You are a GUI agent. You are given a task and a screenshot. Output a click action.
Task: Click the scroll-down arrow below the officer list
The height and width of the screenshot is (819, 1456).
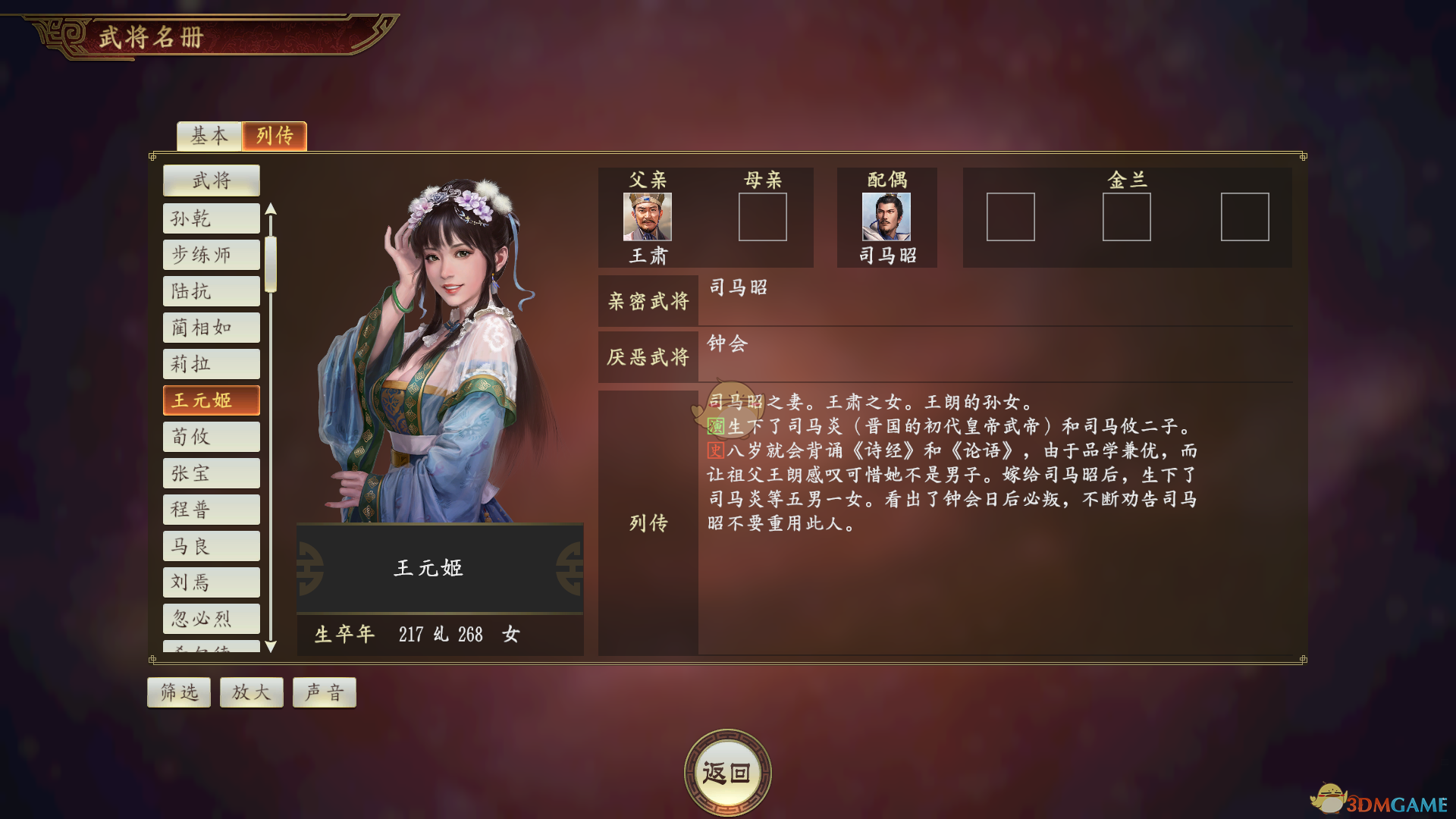271,646
